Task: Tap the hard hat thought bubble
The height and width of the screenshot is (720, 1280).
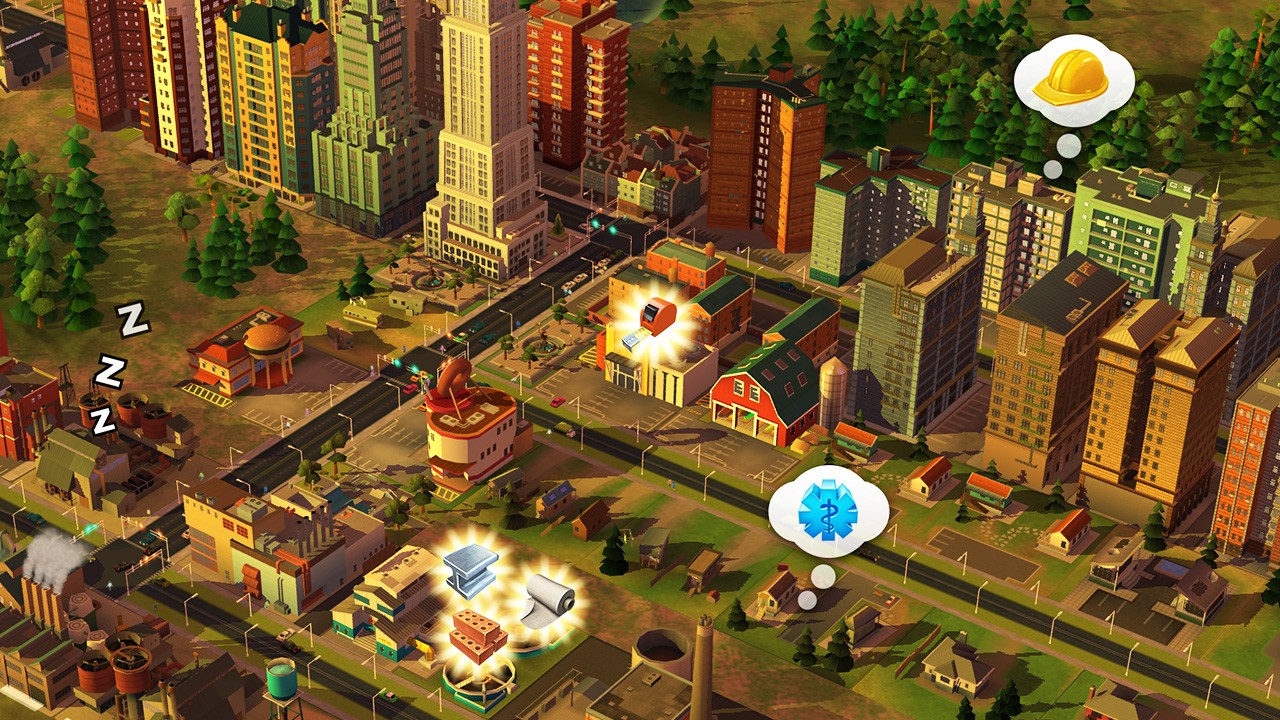Action: pyautogui.click(x=1073, y=79)
